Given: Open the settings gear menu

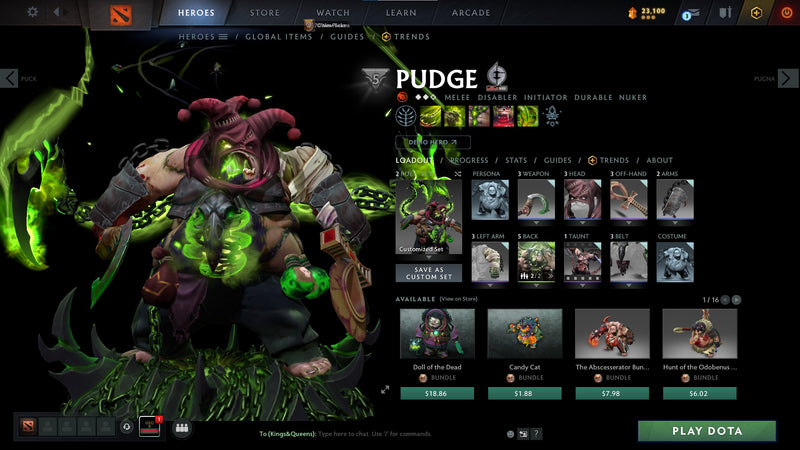Looking at the screenshot, I should pos(32,12).
